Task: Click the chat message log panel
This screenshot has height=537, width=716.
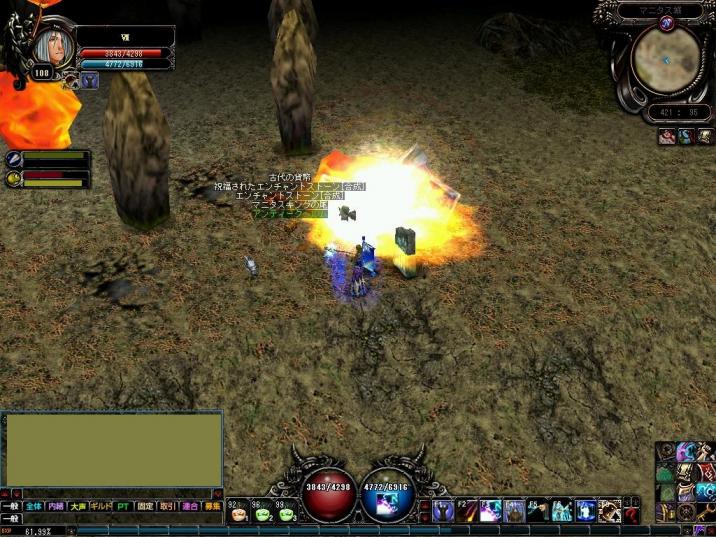Action: pyautogui.click(x=113, y=449)
